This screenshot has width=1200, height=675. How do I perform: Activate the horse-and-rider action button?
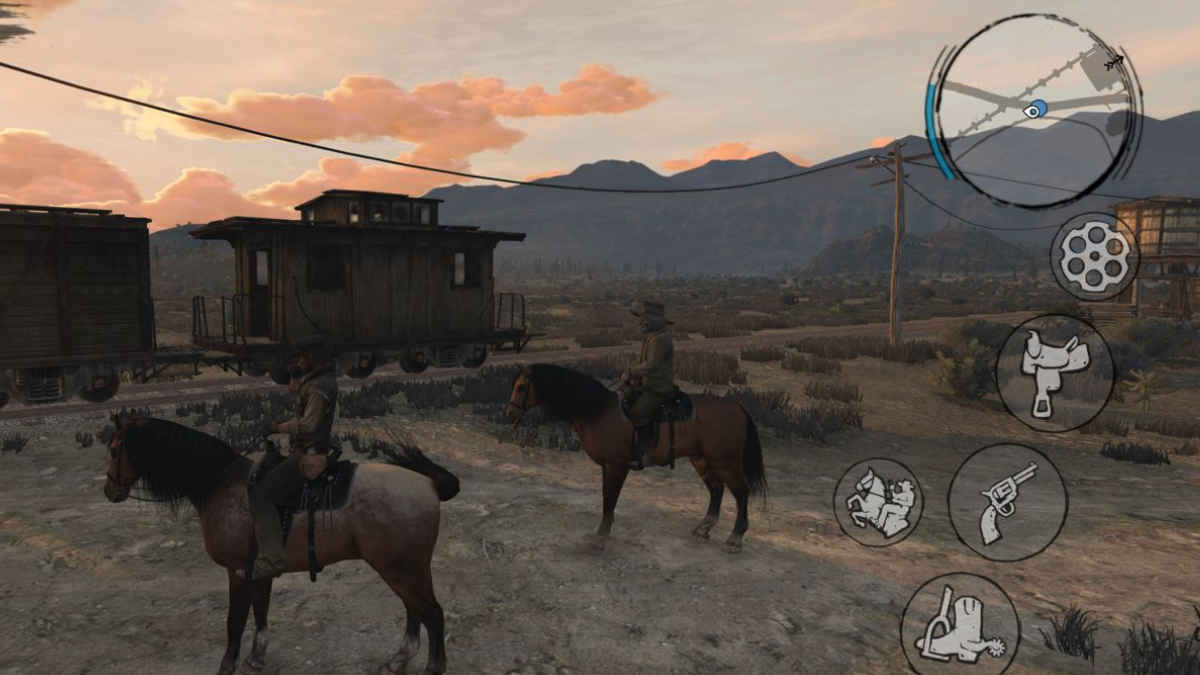tap(878, 502)
